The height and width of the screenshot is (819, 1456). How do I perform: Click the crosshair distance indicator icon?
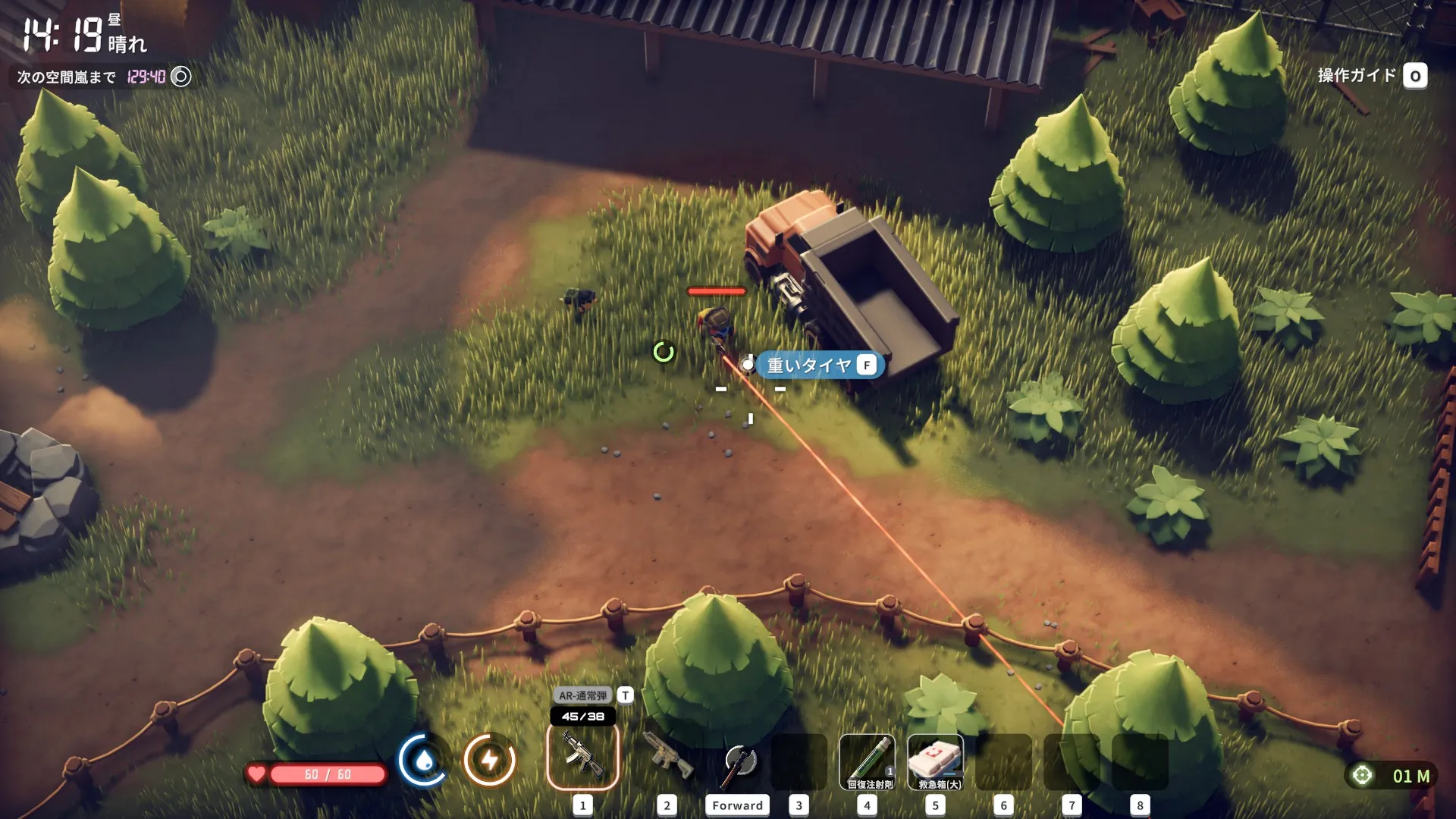(x=1362, y=775)
